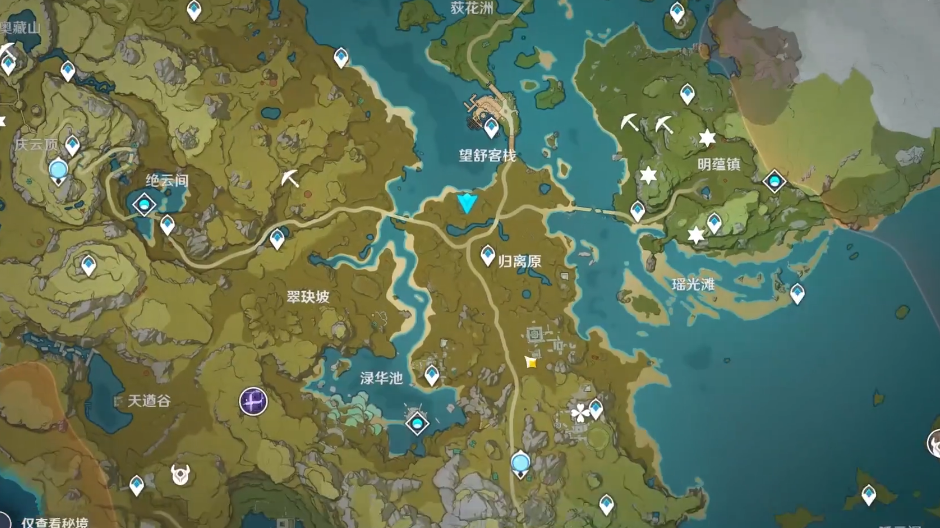Select the domain icon under 绝云间 label

(x=145, y=205)
